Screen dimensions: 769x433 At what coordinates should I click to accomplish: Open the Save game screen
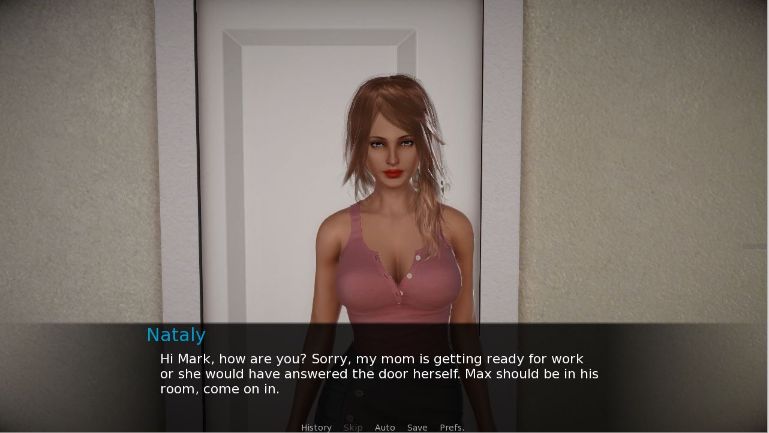(x=417, y=428)
